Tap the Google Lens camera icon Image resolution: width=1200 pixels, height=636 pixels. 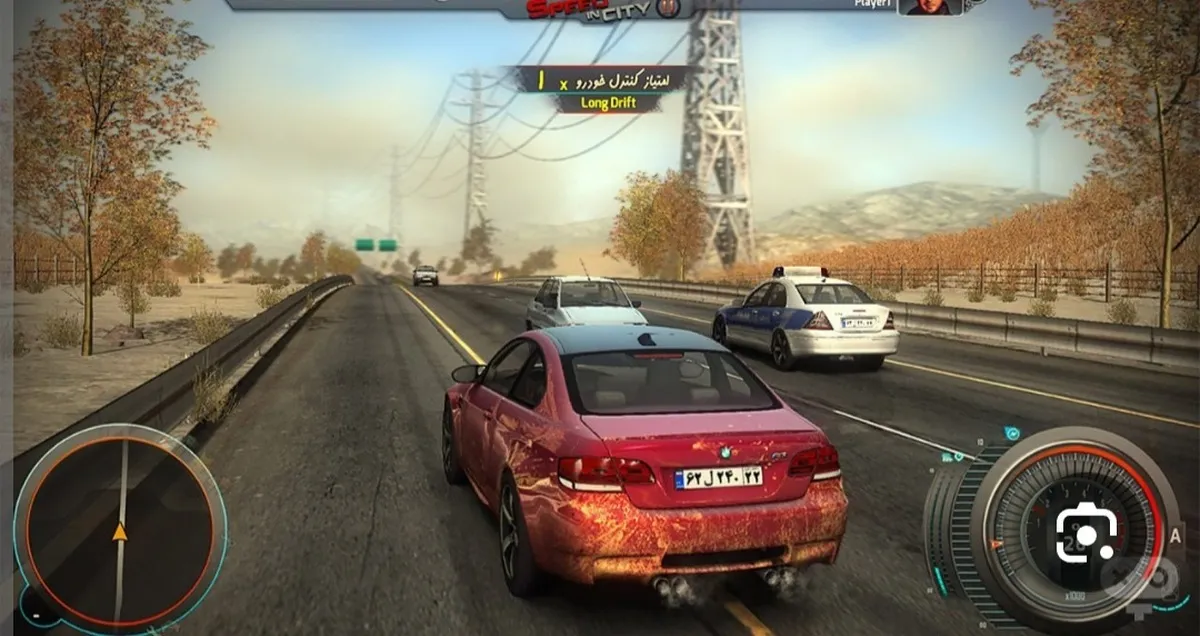[1086, 534]
